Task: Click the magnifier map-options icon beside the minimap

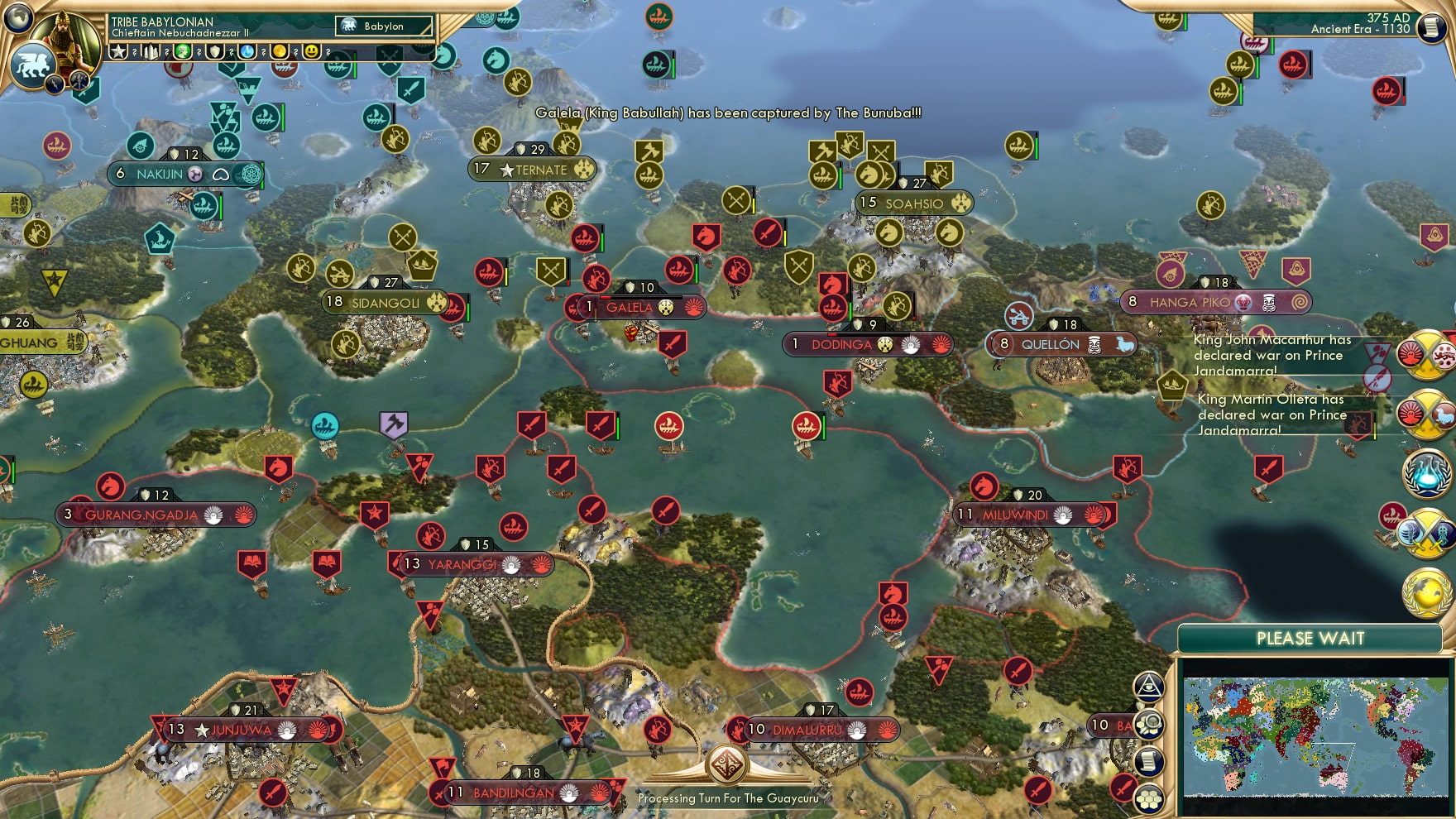Action: click(1149, 725)
